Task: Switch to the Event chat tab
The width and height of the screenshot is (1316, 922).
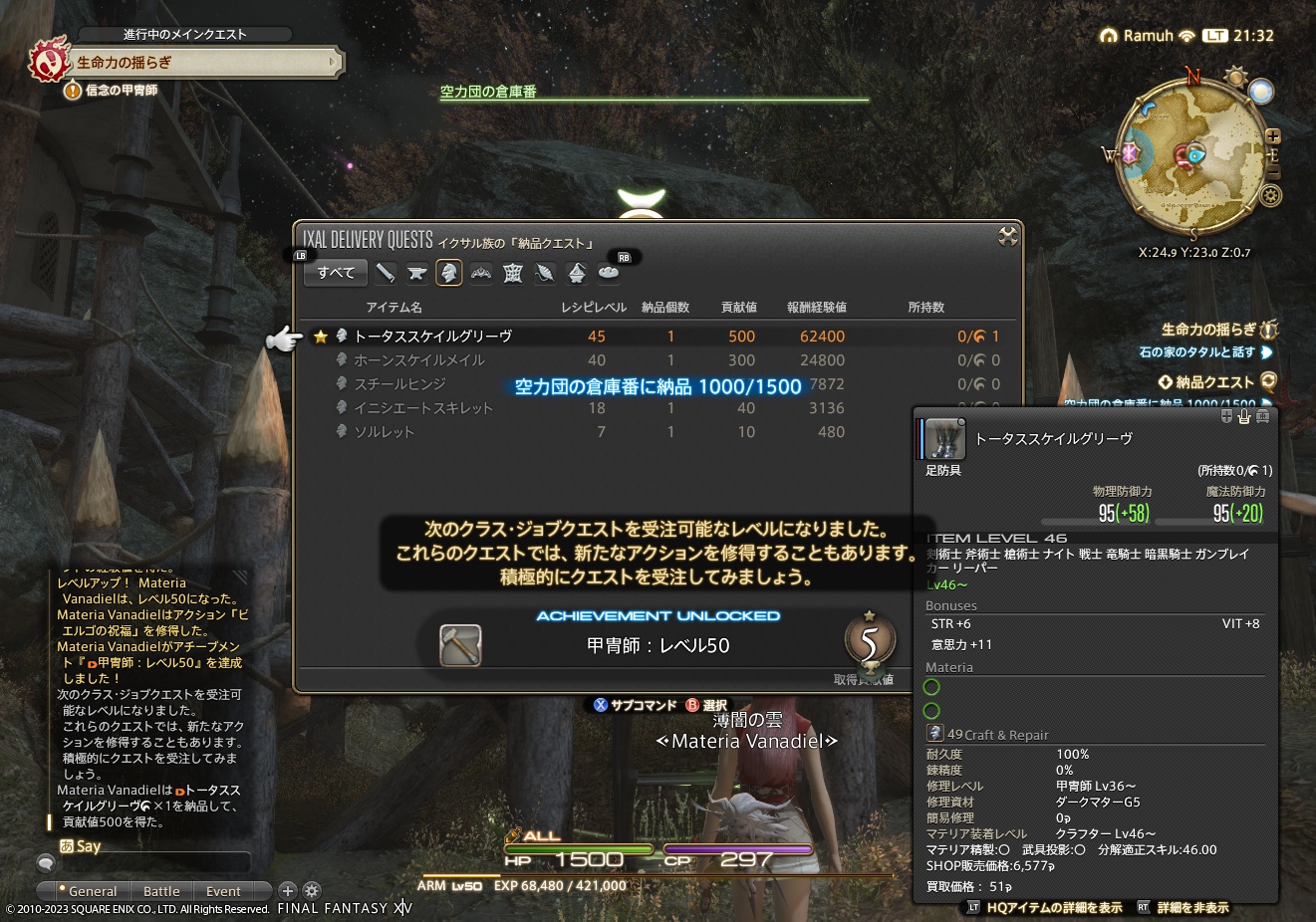Action: (x=224, y=891)
